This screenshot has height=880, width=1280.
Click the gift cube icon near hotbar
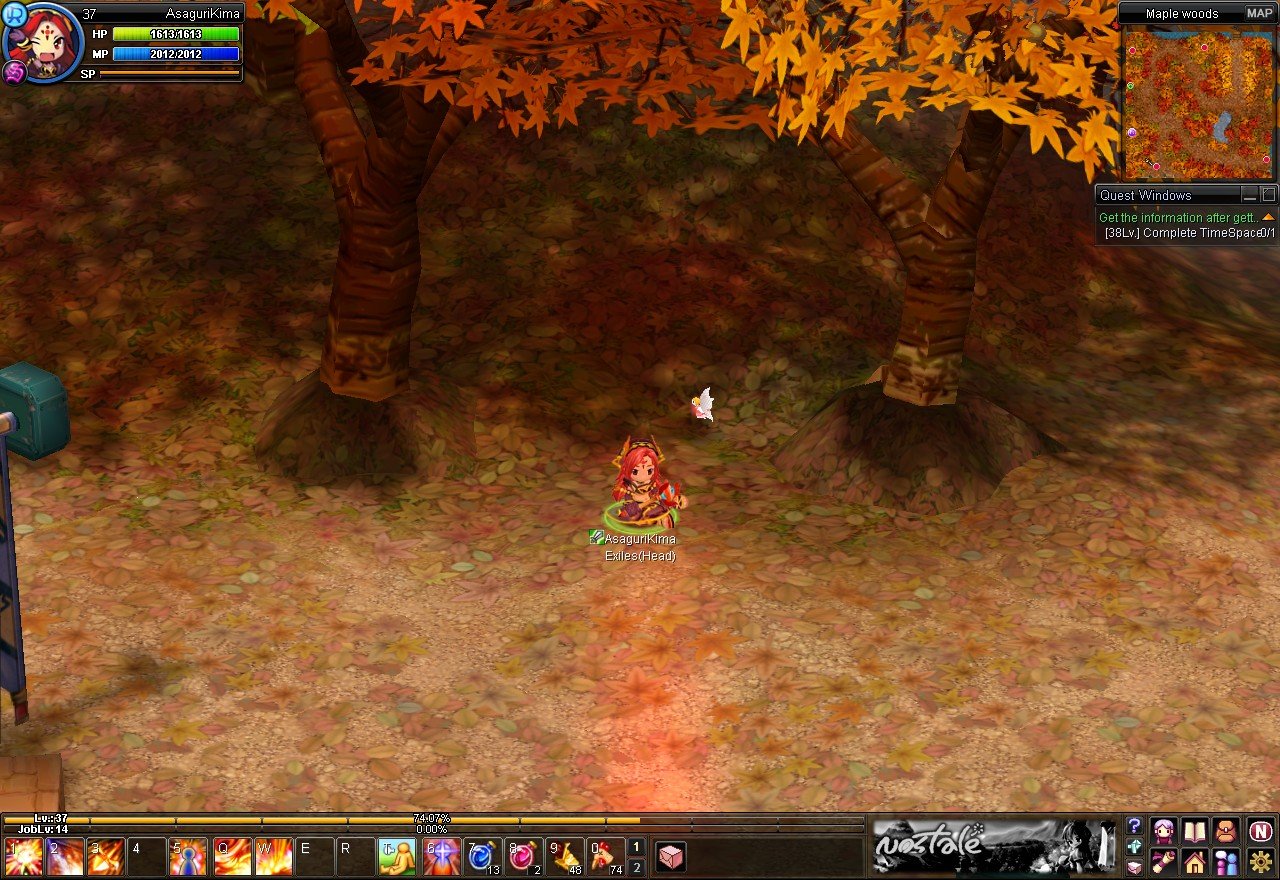point(670,855)
